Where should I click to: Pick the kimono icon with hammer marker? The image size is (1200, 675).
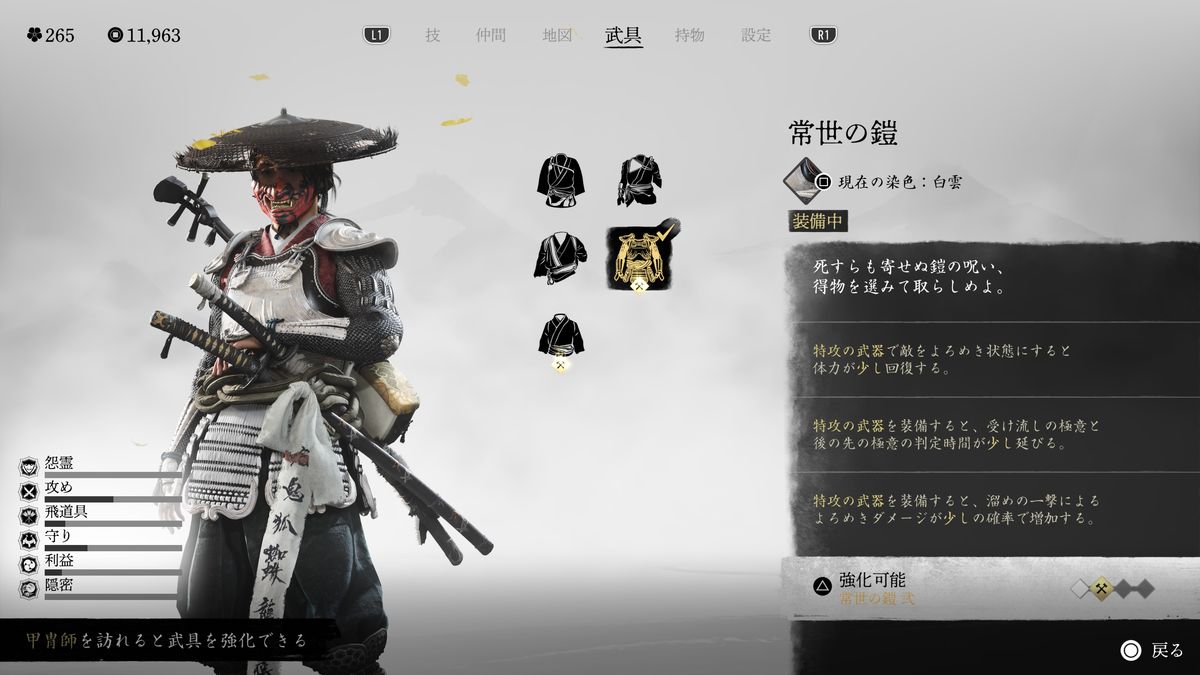pyautogui.click(x=561, y=338)
